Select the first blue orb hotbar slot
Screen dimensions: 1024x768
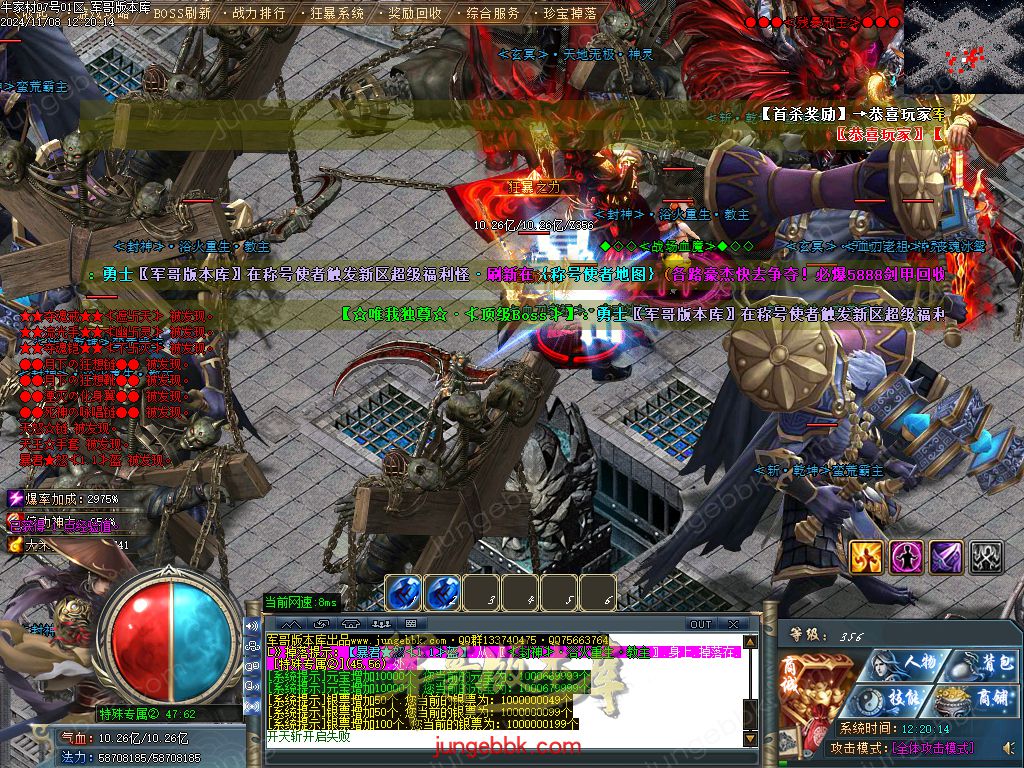pos(403,593)
